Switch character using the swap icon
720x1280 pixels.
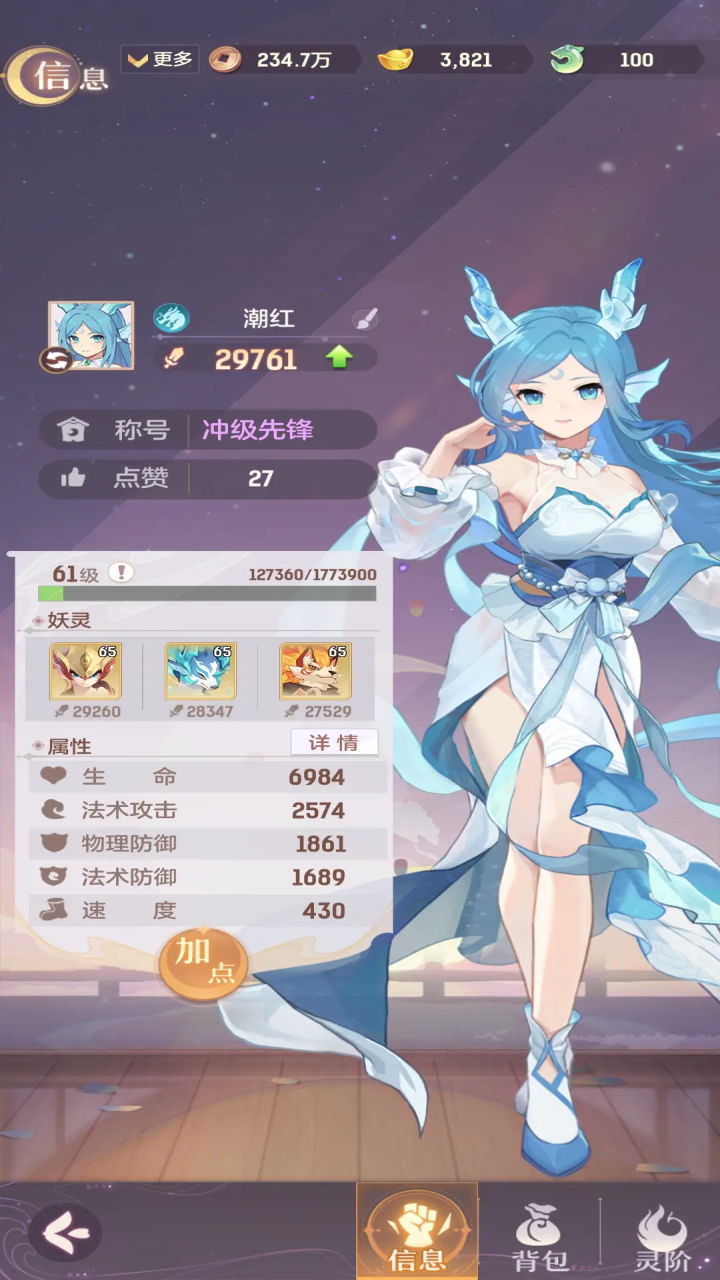(x=55, y=360)
